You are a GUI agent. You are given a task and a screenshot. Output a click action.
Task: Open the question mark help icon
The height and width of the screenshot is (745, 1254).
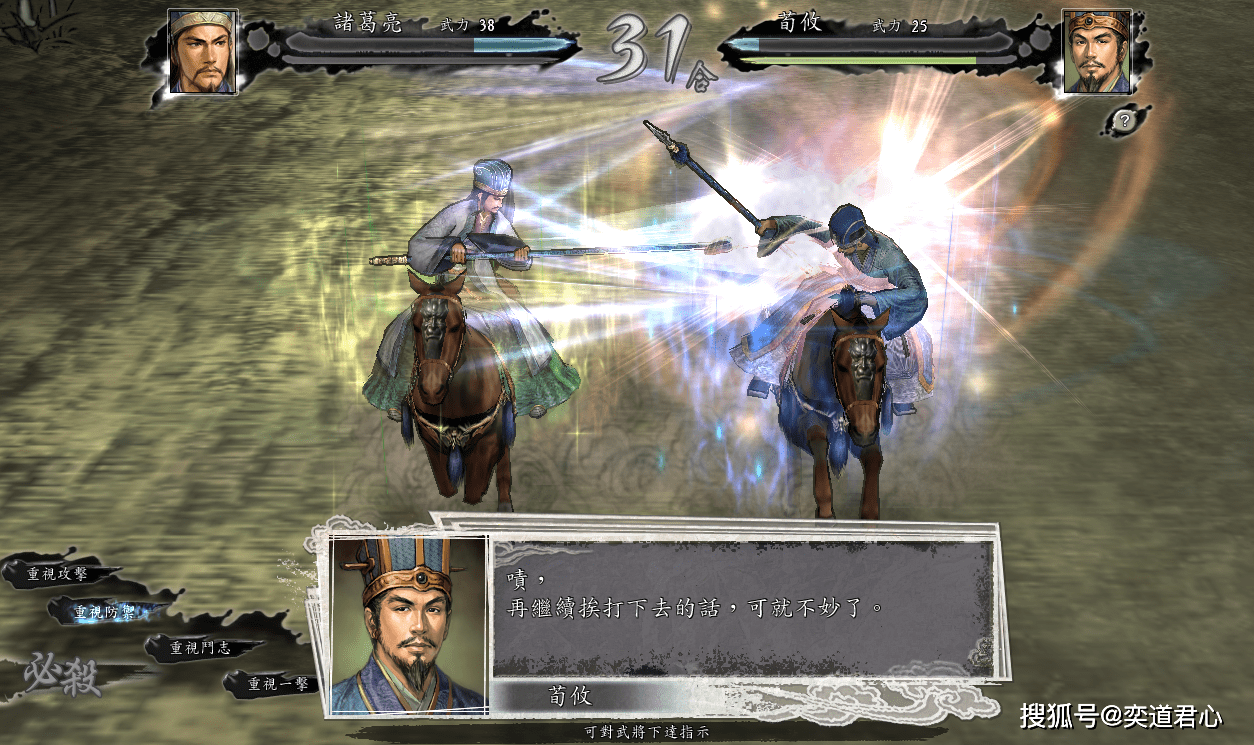(x=1125, y=121)
